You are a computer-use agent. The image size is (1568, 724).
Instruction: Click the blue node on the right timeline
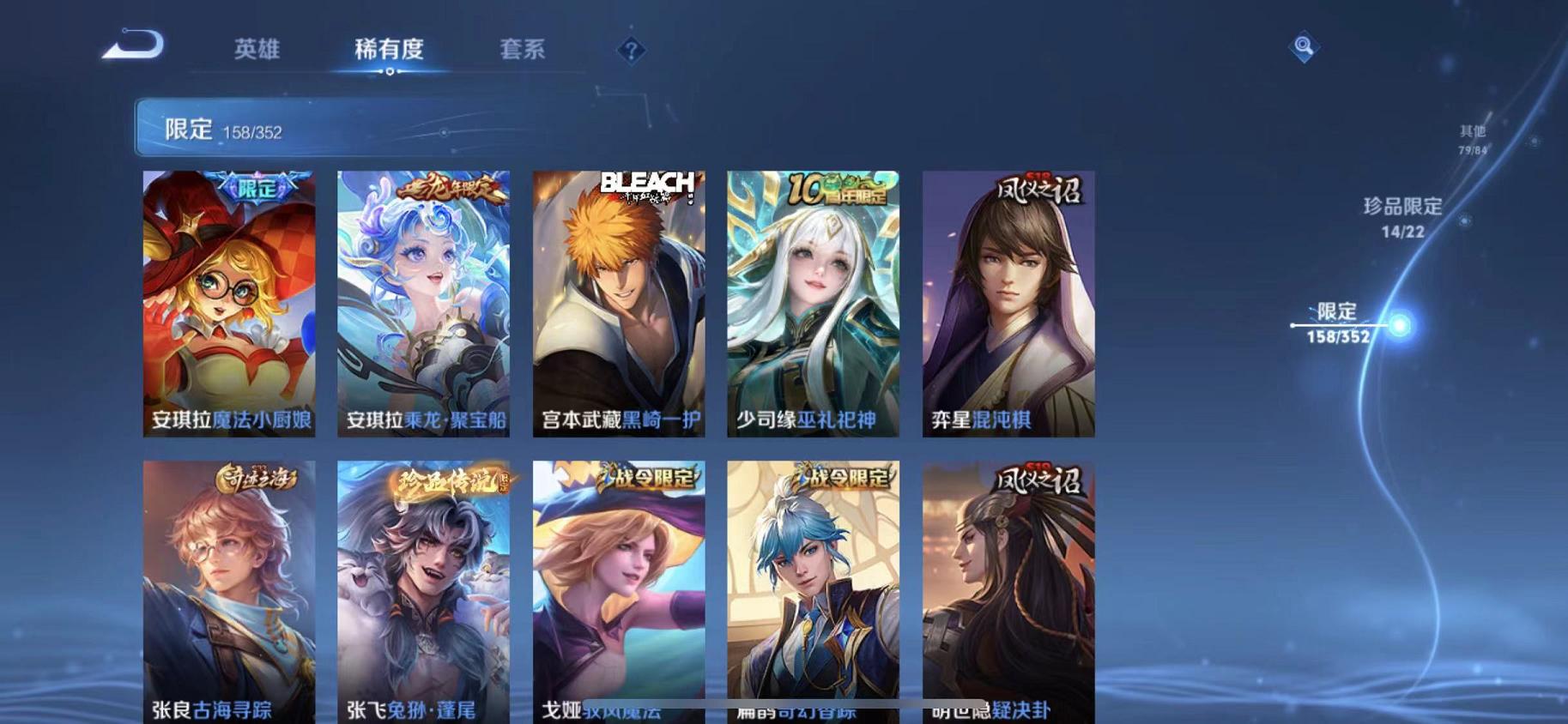tap(1402, 327)
